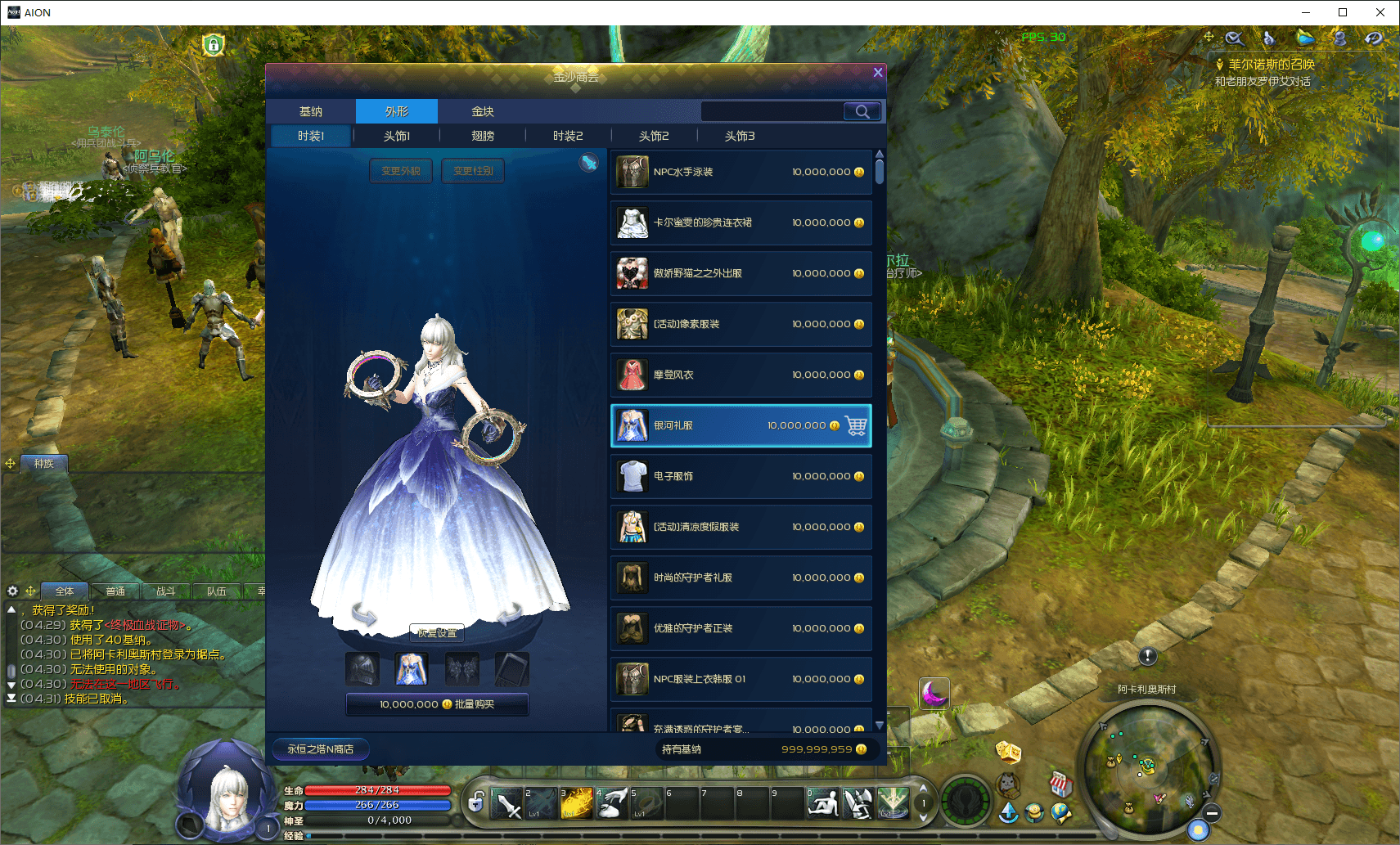Close the shop window
The image size is (1400, 845).
click(x=878, y=72)
